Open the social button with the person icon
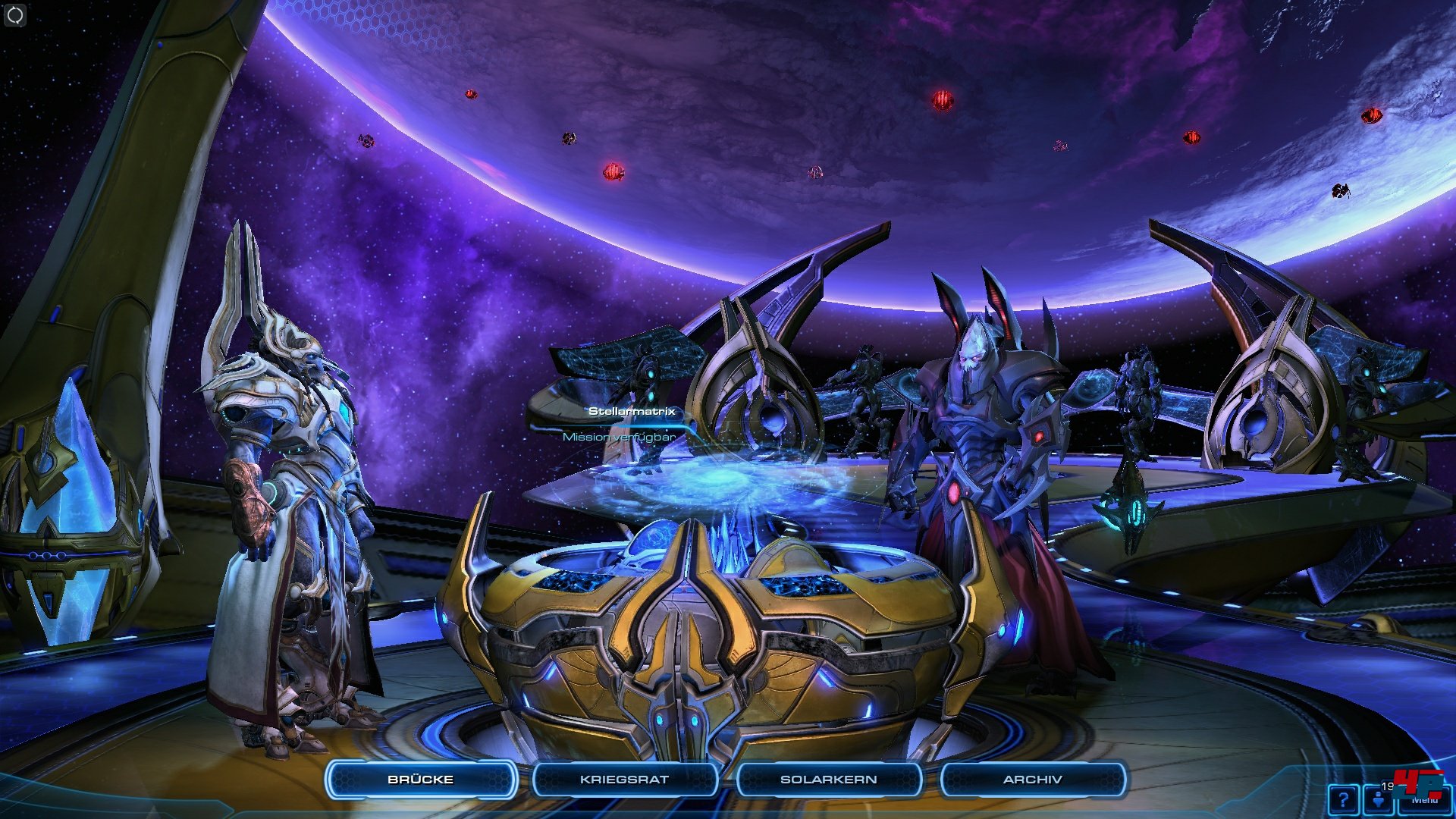This screenshot has height=819, width=1456. pyautogui.click(x=1379, y=800)
